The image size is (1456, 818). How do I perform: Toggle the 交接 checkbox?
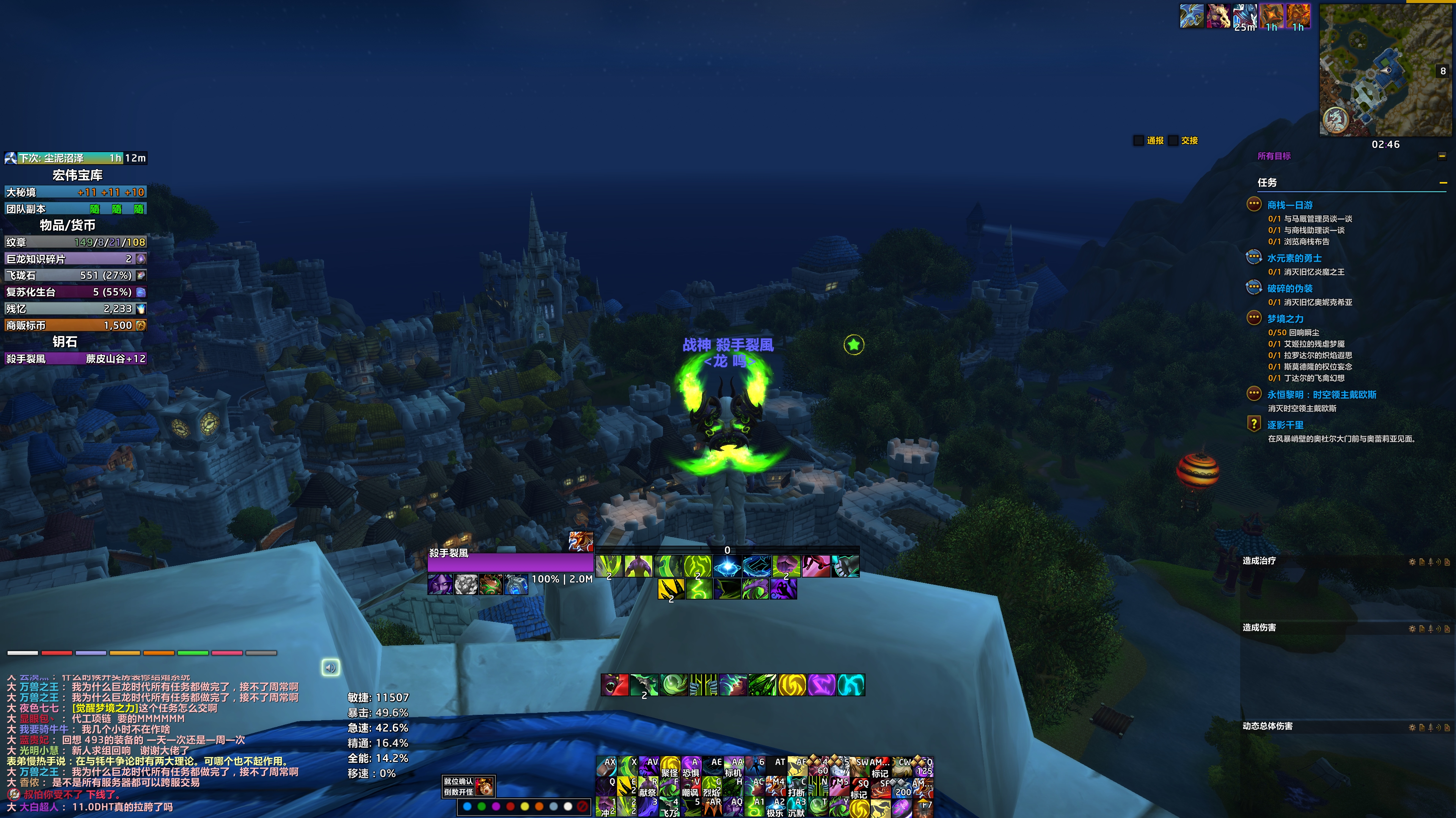1173,140
